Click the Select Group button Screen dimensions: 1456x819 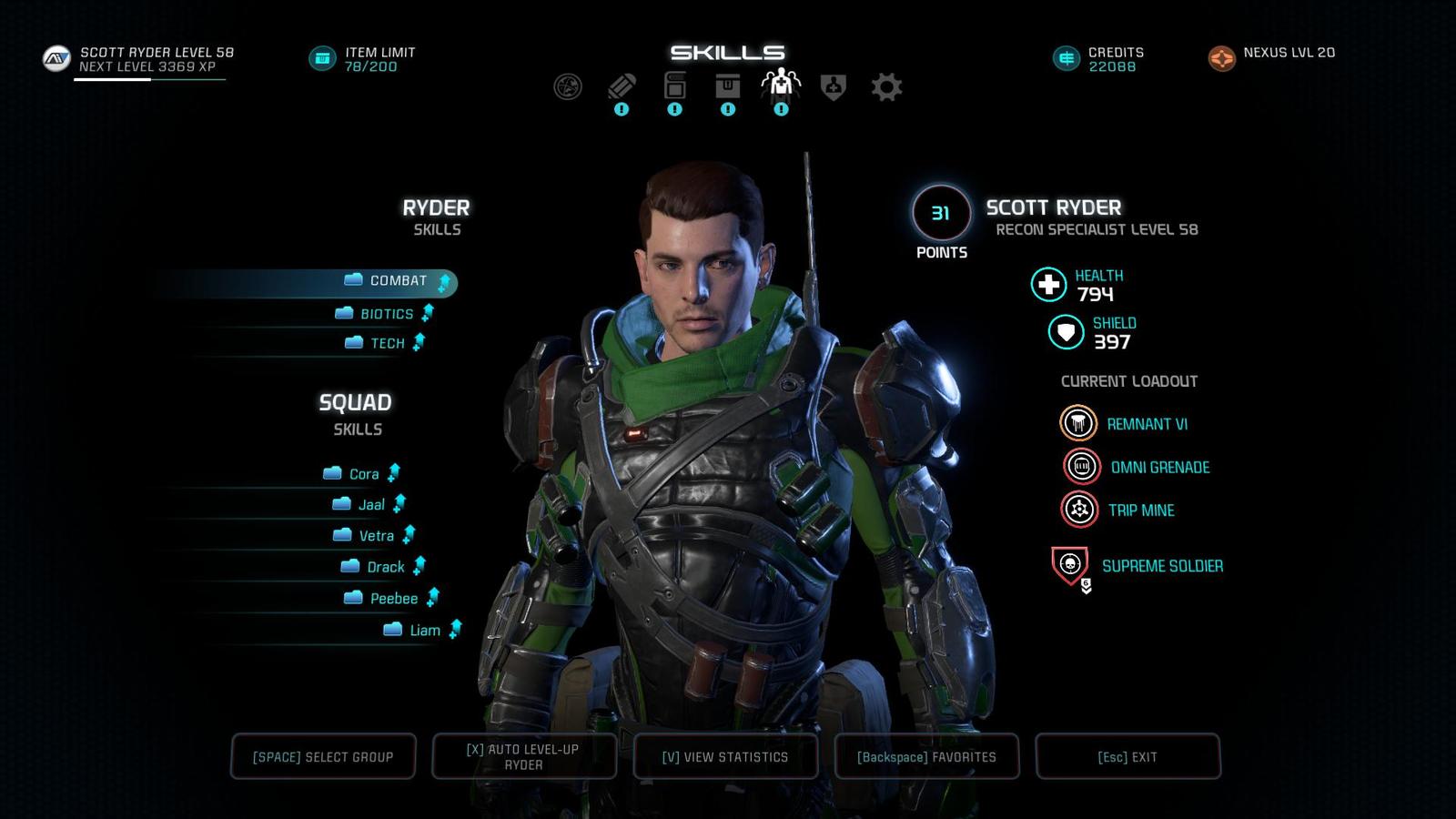[323, 756]
